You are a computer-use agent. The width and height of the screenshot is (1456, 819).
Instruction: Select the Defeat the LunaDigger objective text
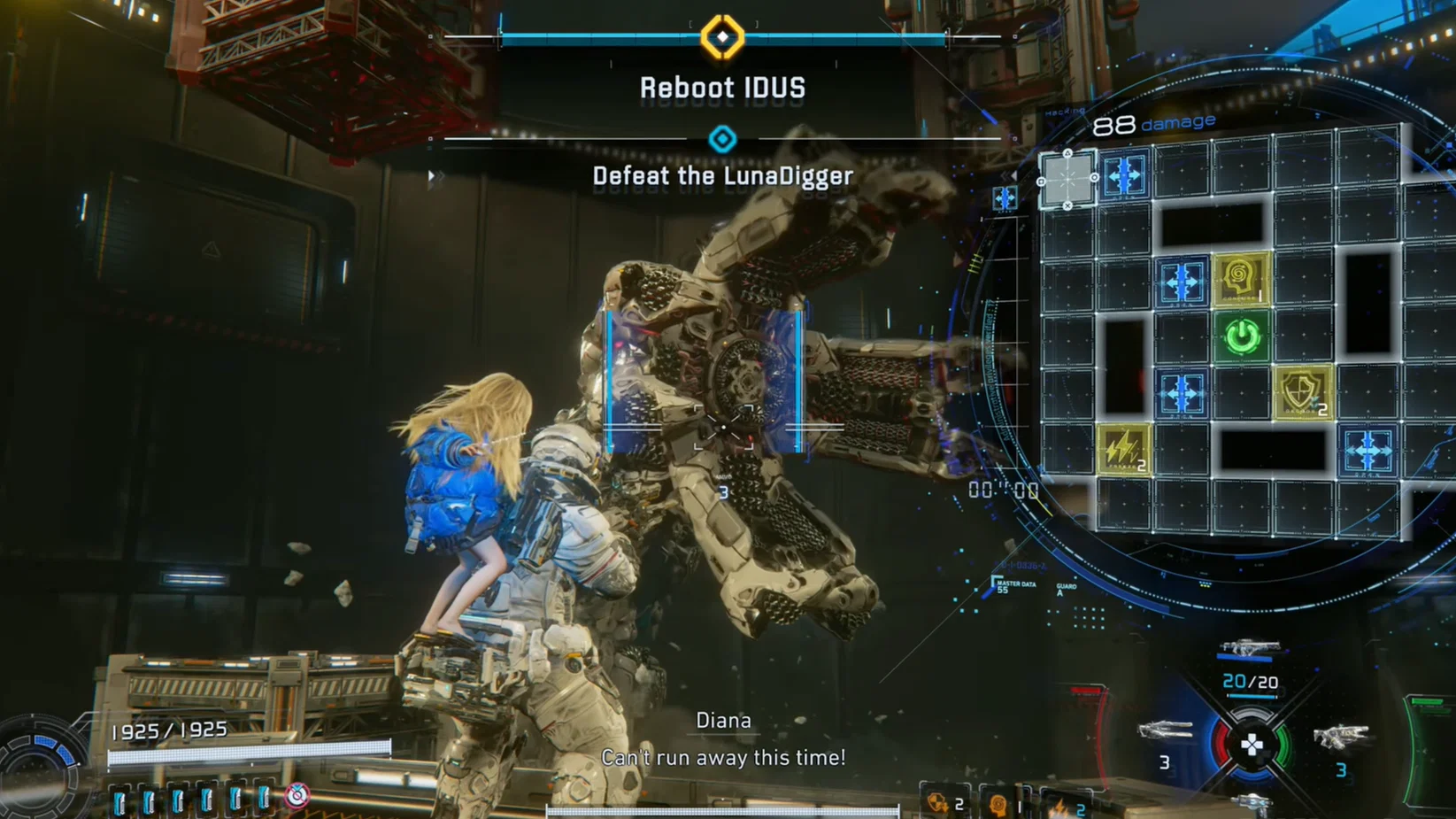pyautogui.click(x=722, y=175)
